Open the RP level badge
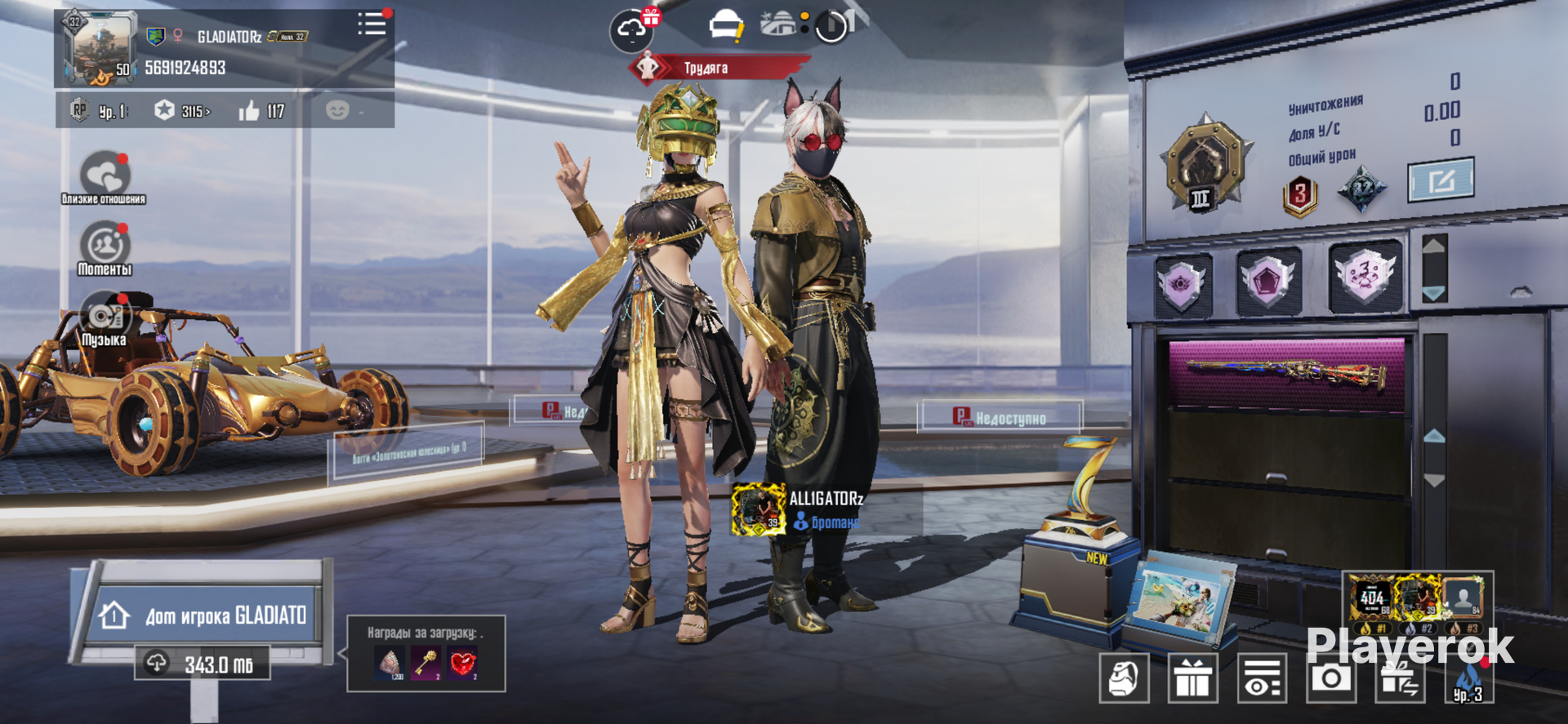This screenshot has height=724, width=1568. pyautogui.click(x=79, y=110)
